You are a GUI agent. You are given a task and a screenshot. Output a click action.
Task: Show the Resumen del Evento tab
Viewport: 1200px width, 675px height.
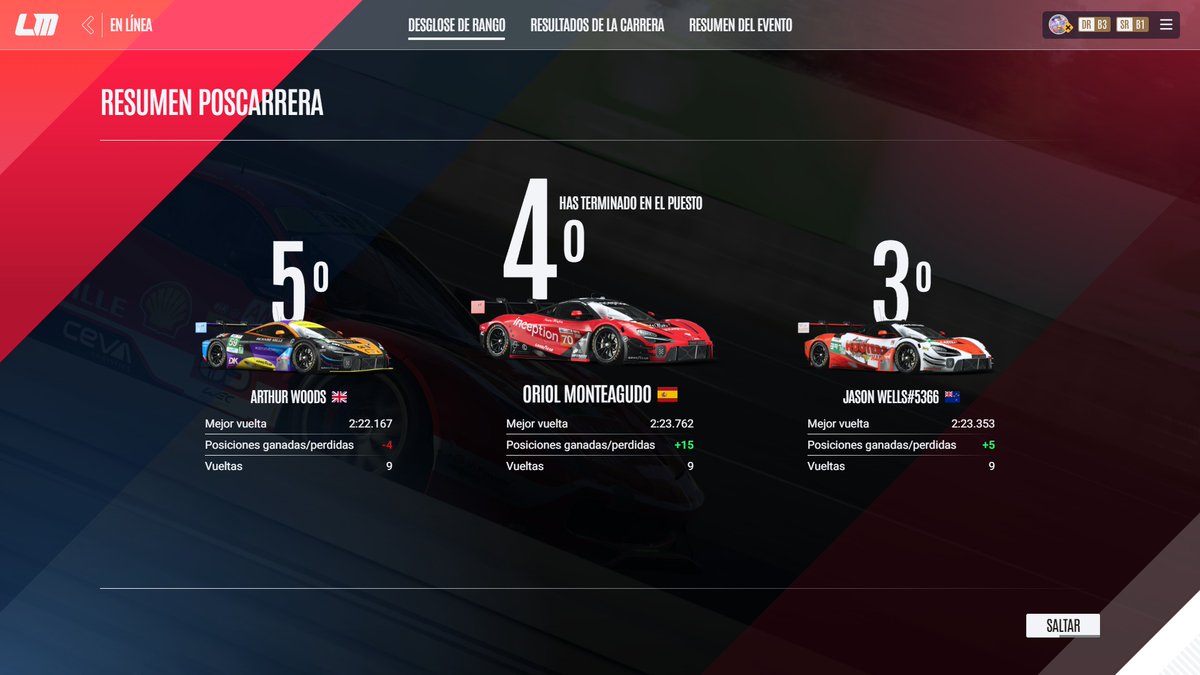coord(740,25)
